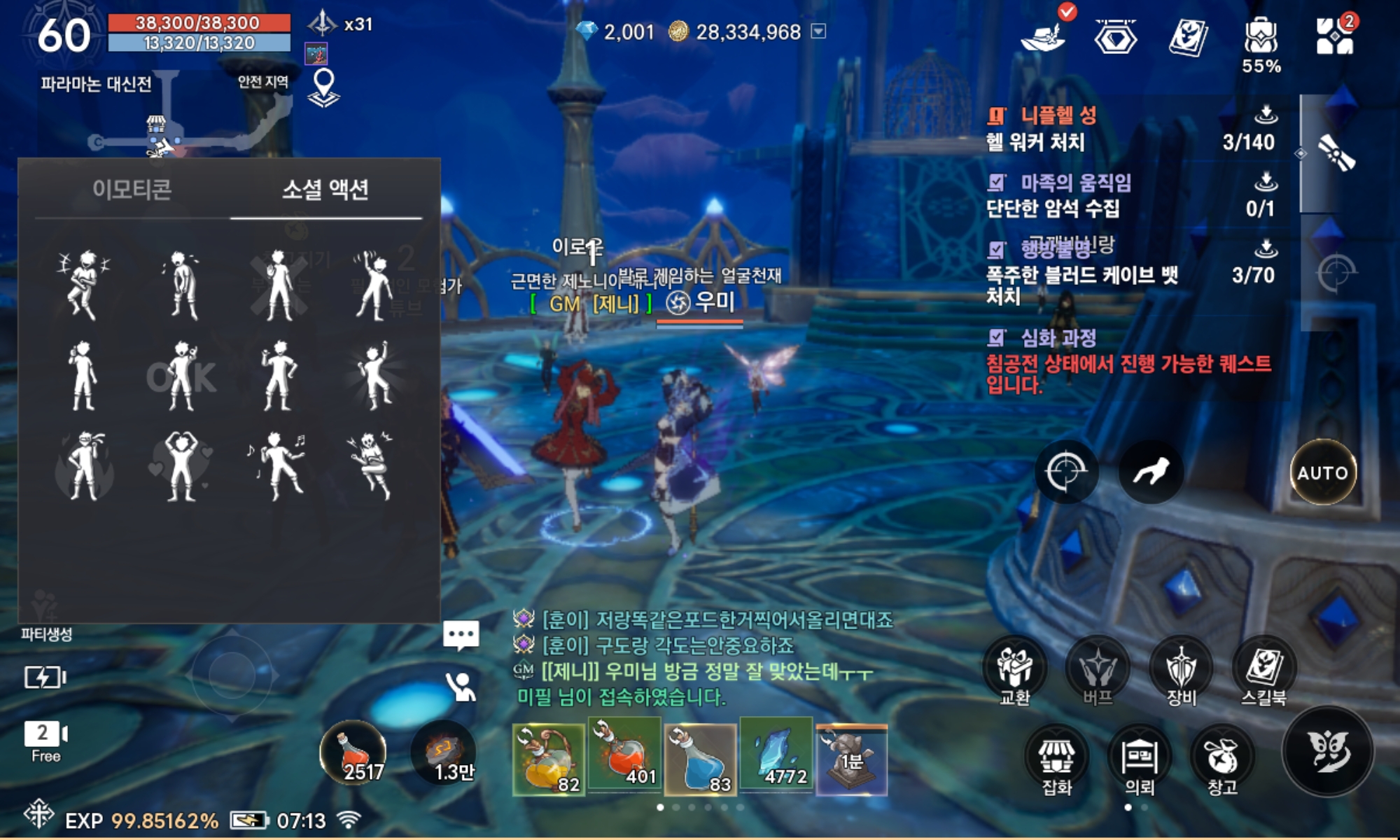The image size is (1400, 840).
Task: Toggle the AUTO battle button
Action: 1322,472
